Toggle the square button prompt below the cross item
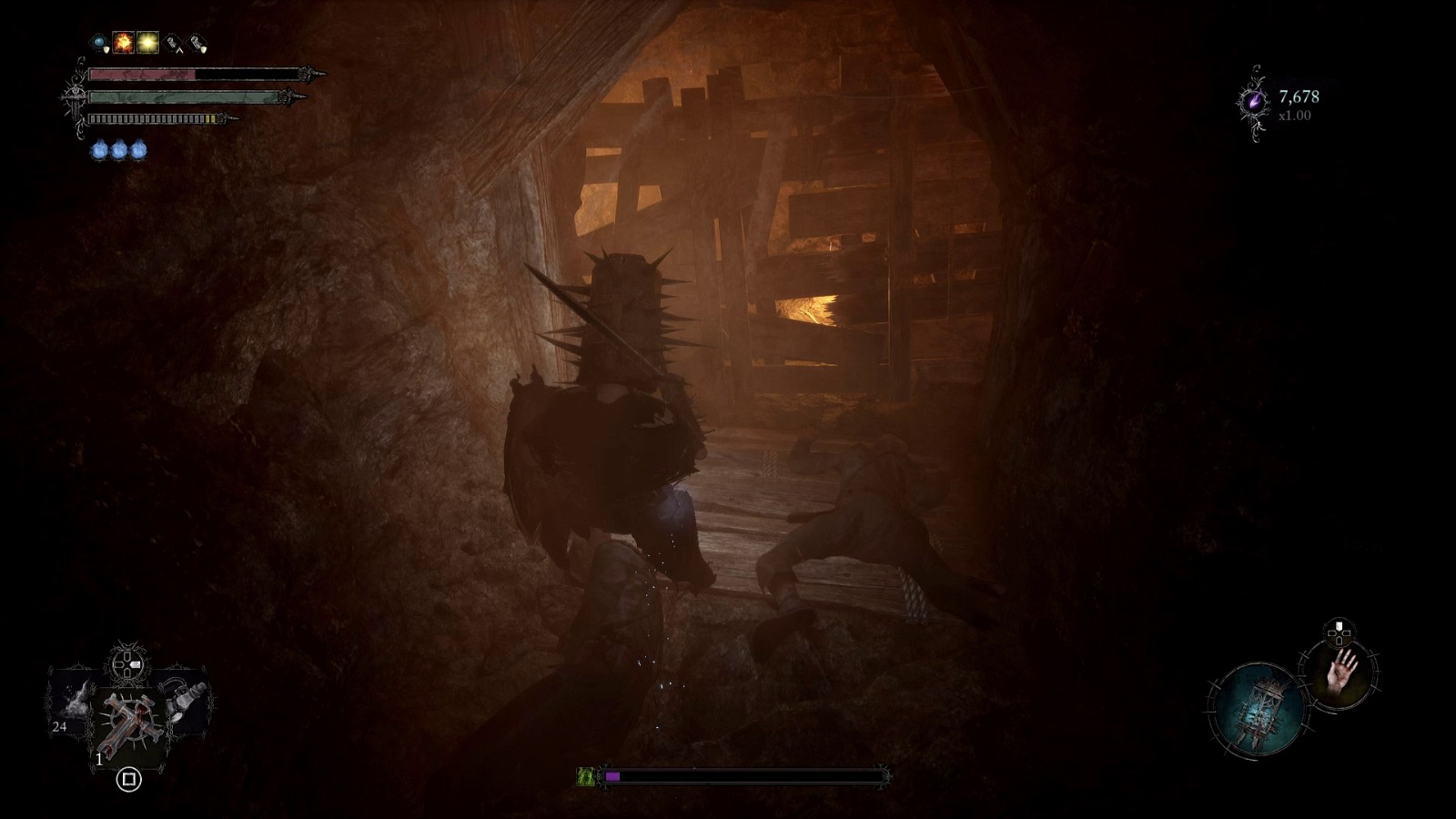The height and width of the screenshot is (819, 1456). coord(128,778)
